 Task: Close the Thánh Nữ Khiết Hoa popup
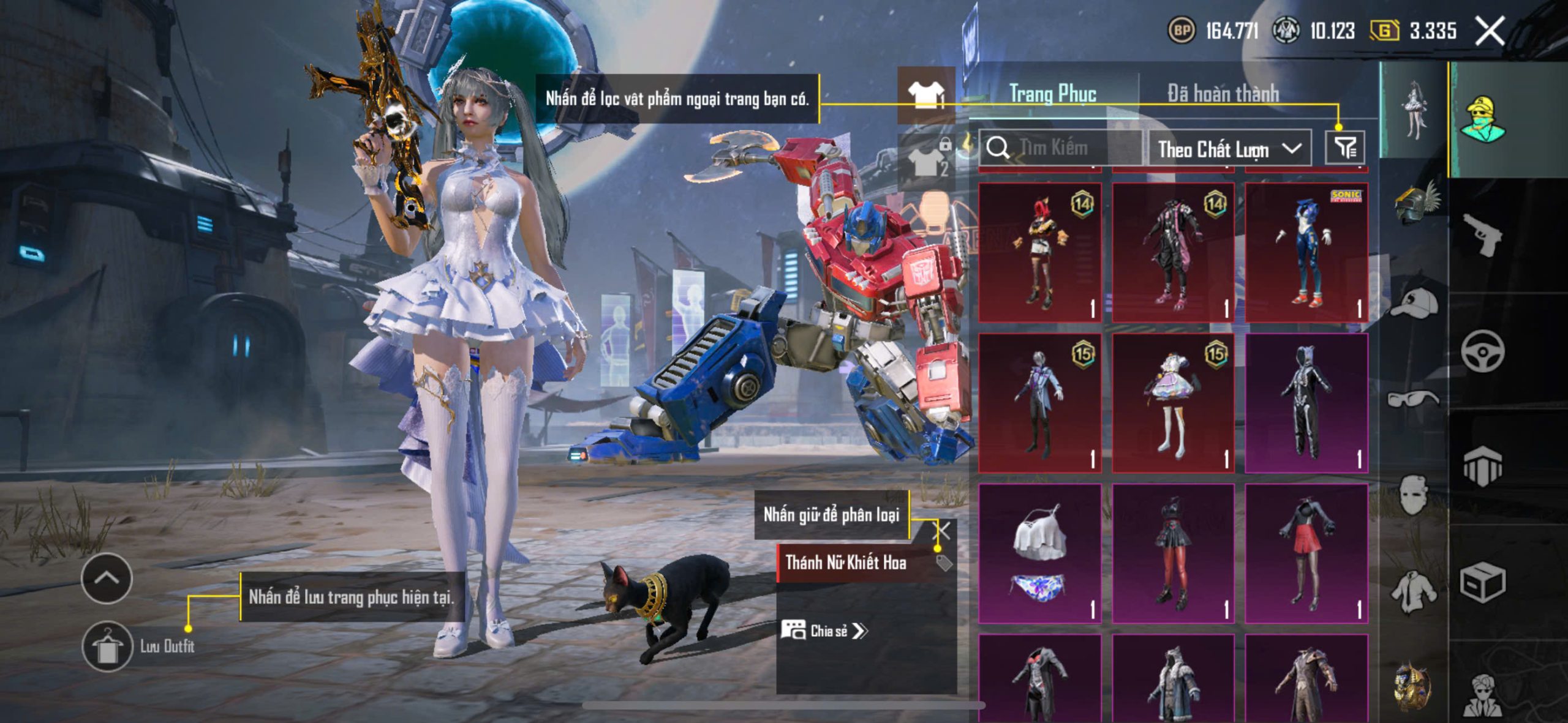(943, 531)
